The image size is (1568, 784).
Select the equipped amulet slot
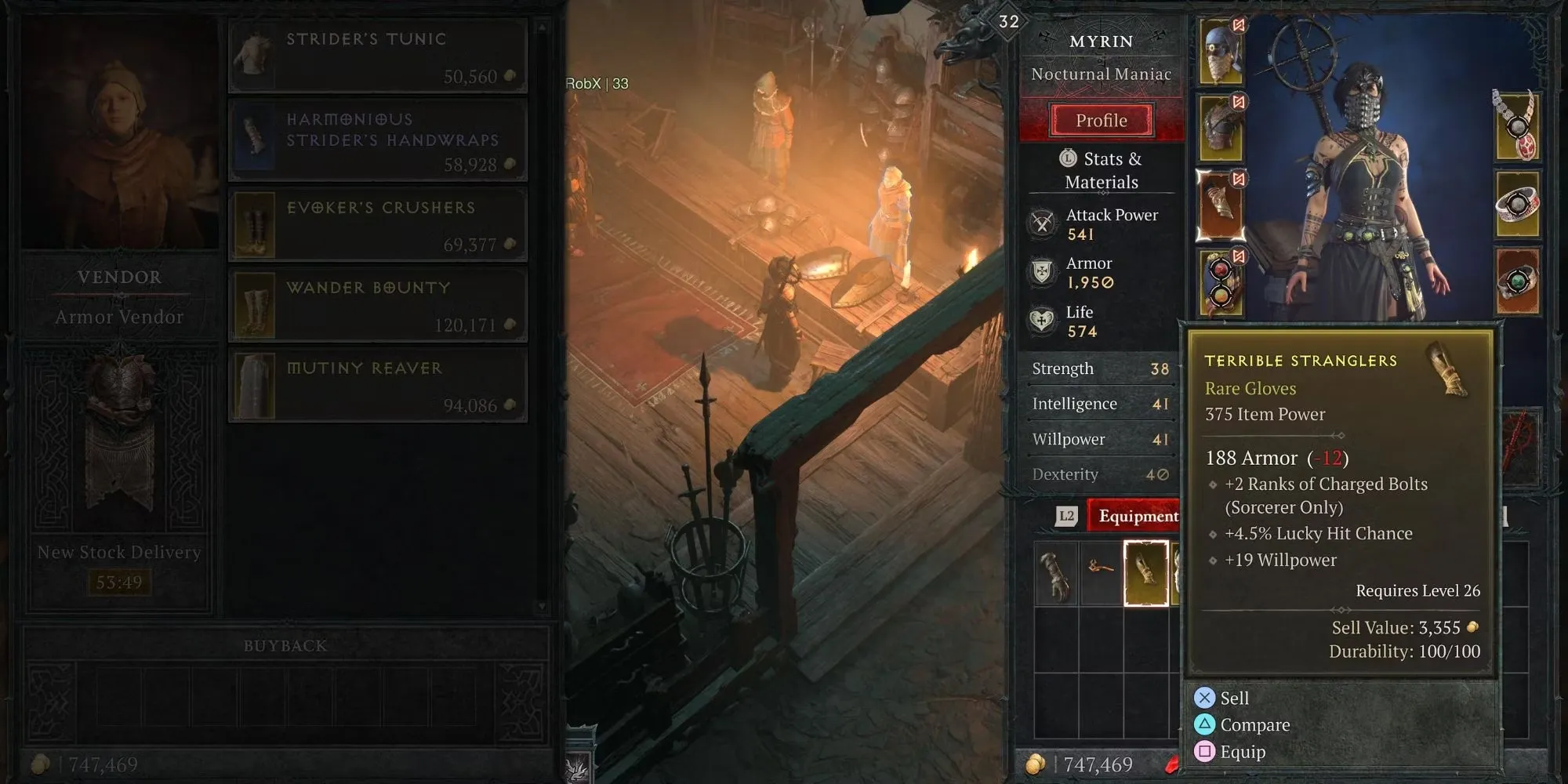[x=1517, y=125]
